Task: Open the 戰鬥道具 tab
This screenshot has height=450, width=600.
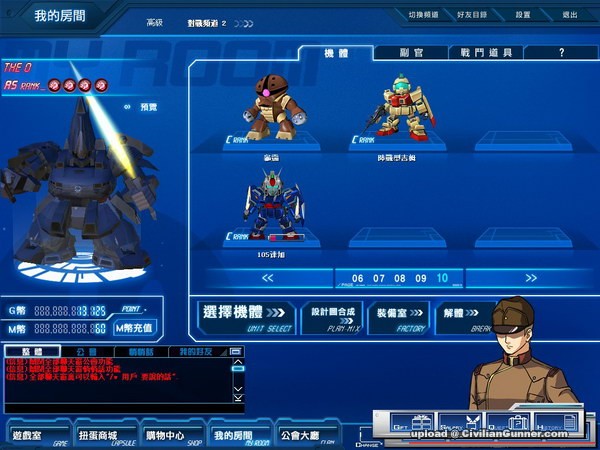Action: coord(485,52)
